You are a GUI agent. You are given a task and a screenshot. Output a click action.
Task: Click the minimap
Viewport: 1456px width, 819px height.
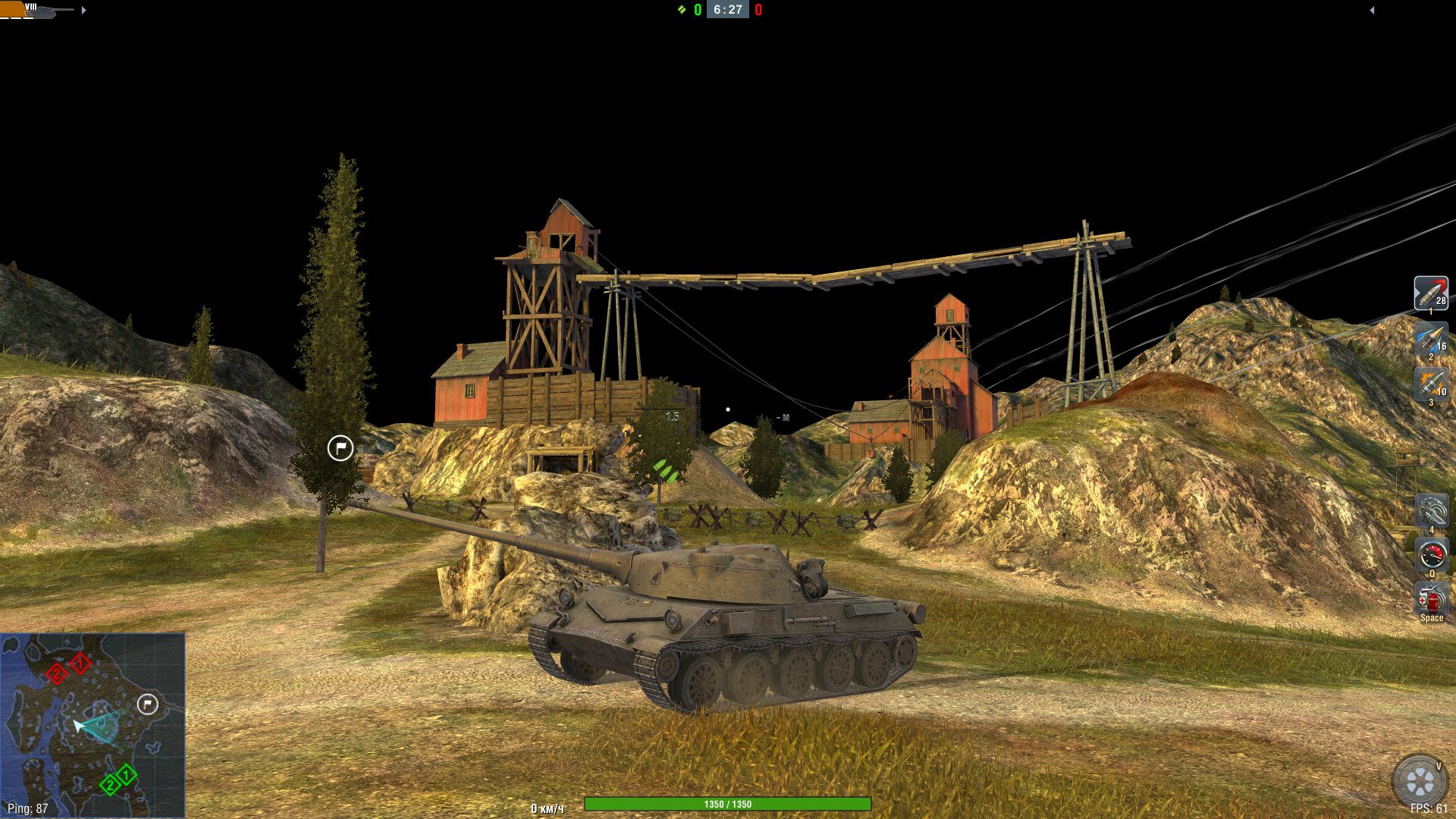tap(93, 725)
